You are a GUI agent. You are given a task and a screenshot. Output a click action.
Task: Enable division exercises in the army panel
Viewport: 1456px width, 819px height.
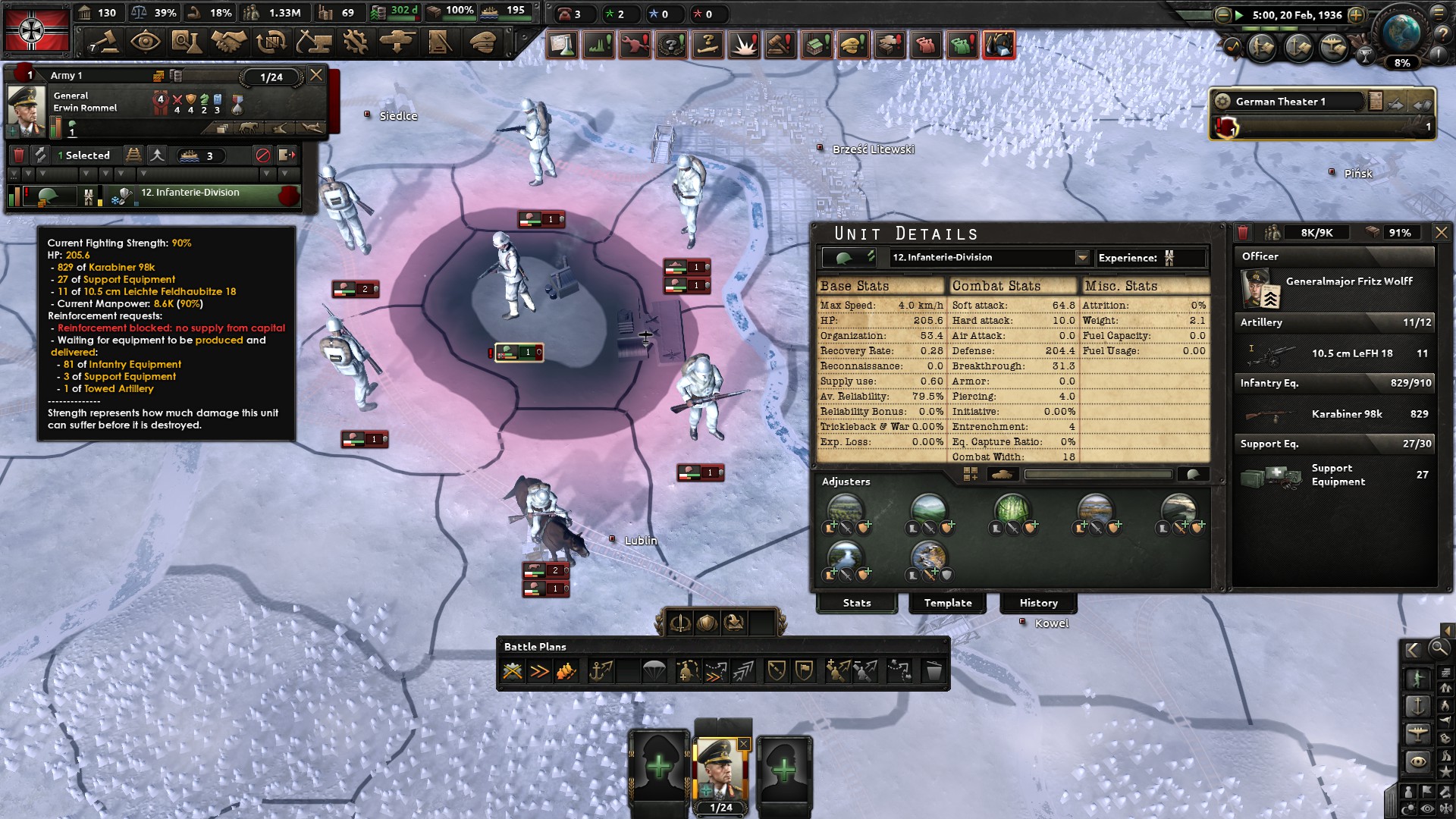tap(41, 155)
